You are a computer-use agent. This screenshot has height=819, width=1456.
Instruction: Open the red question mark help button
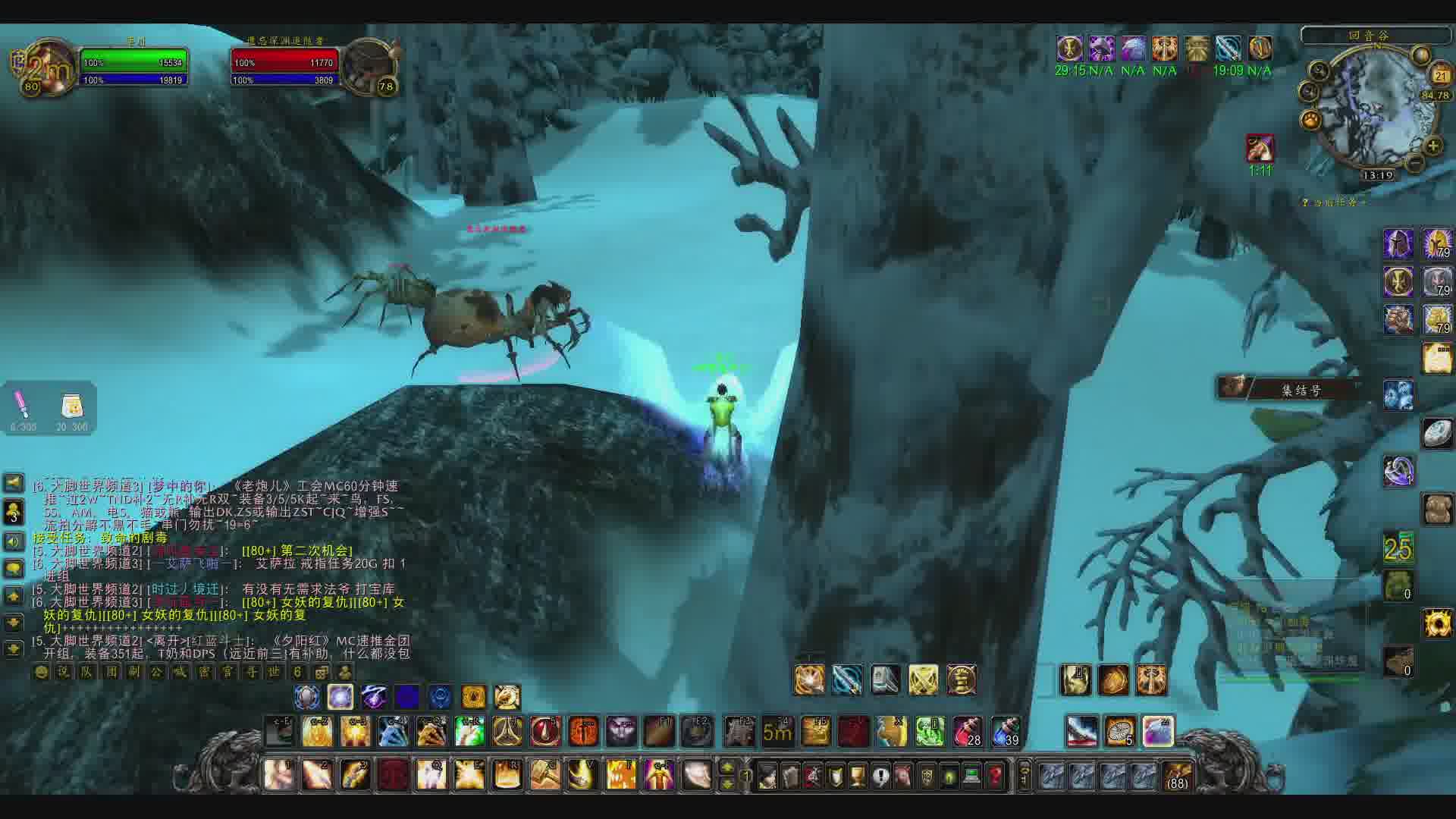995,776
